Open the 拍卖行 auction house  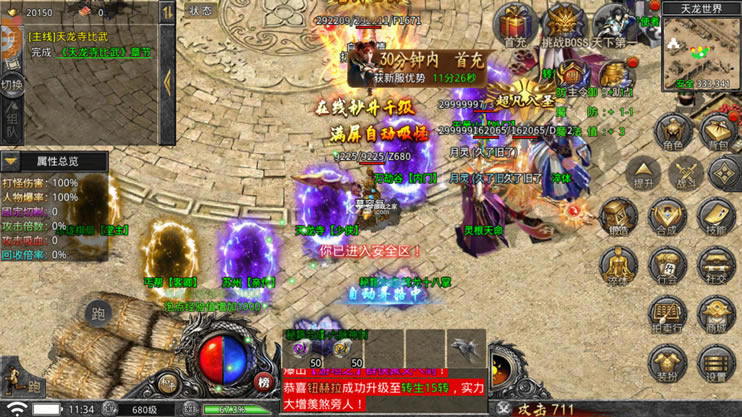[668, 315]
